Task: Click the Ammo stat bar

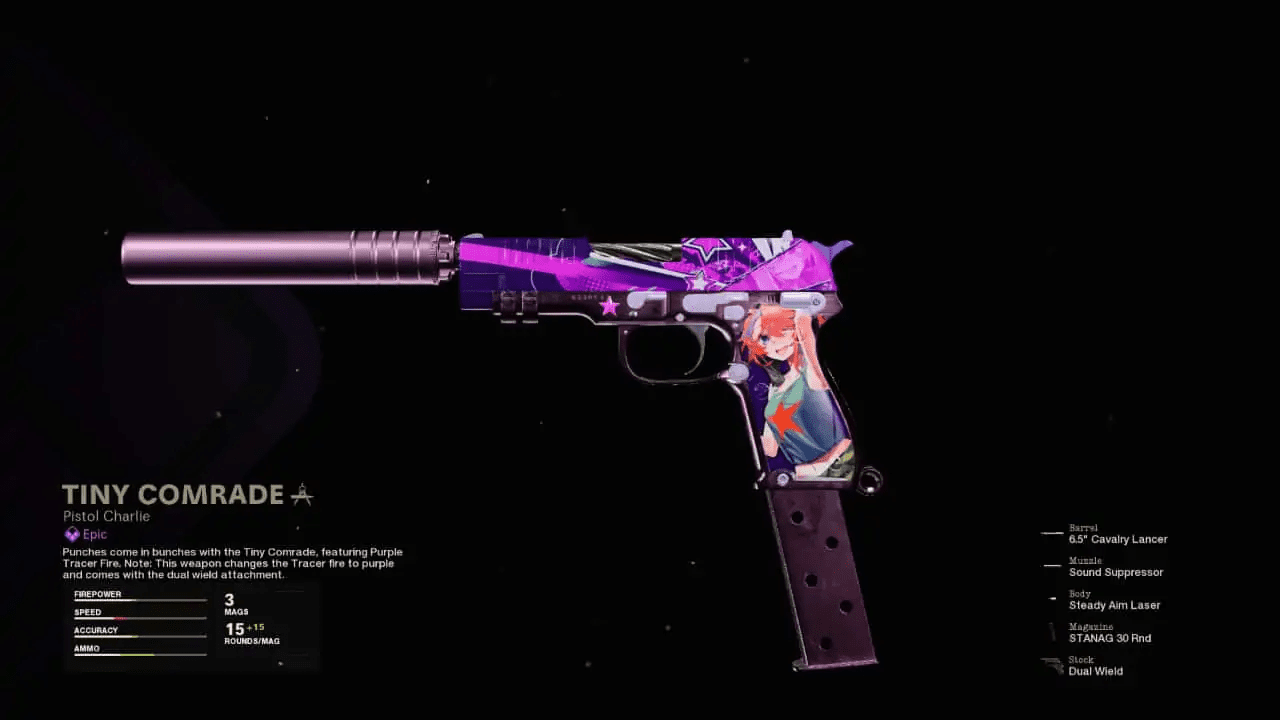Action: (x=139, y=652)
